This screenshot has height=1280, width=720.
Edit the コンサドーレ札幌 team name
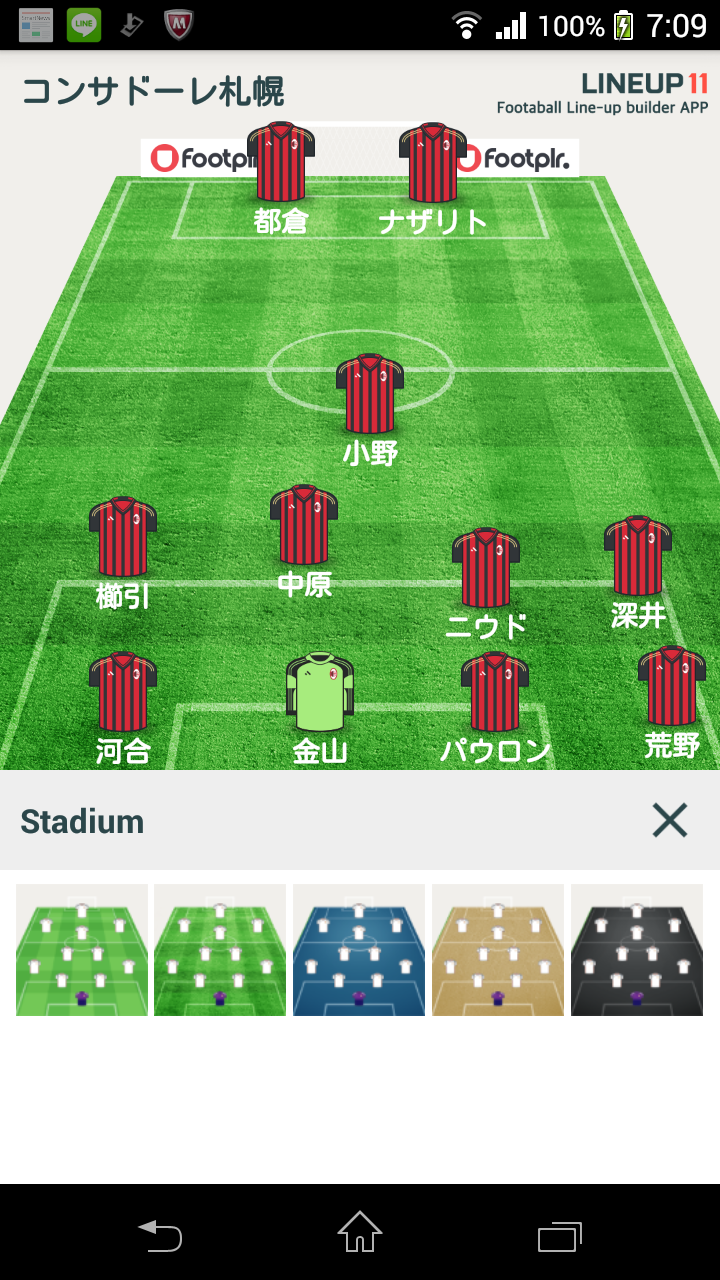153,91
